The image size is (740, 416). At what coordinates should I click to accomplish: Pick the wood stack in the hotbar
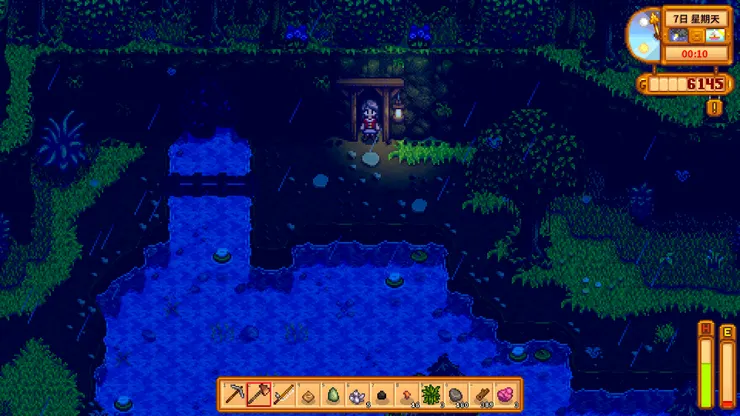click(480, 394)
